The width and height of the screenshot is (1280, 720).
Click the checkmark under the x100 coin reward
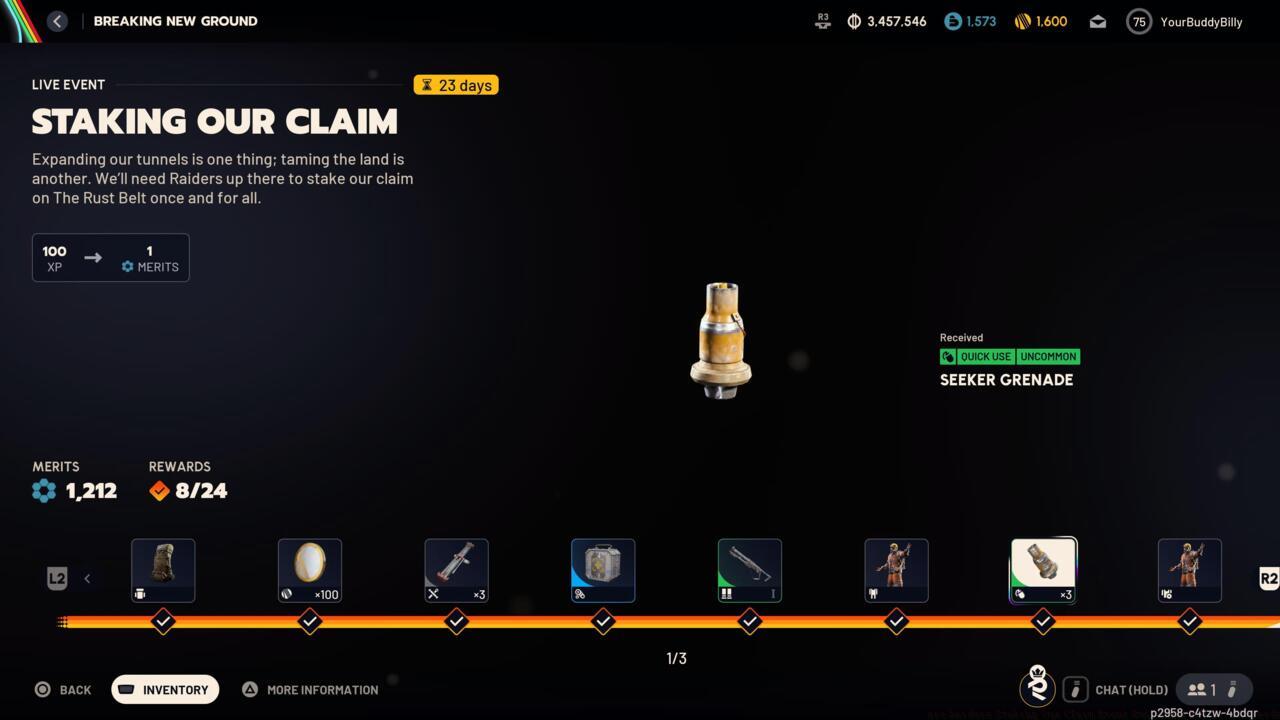tap(310, 621)
